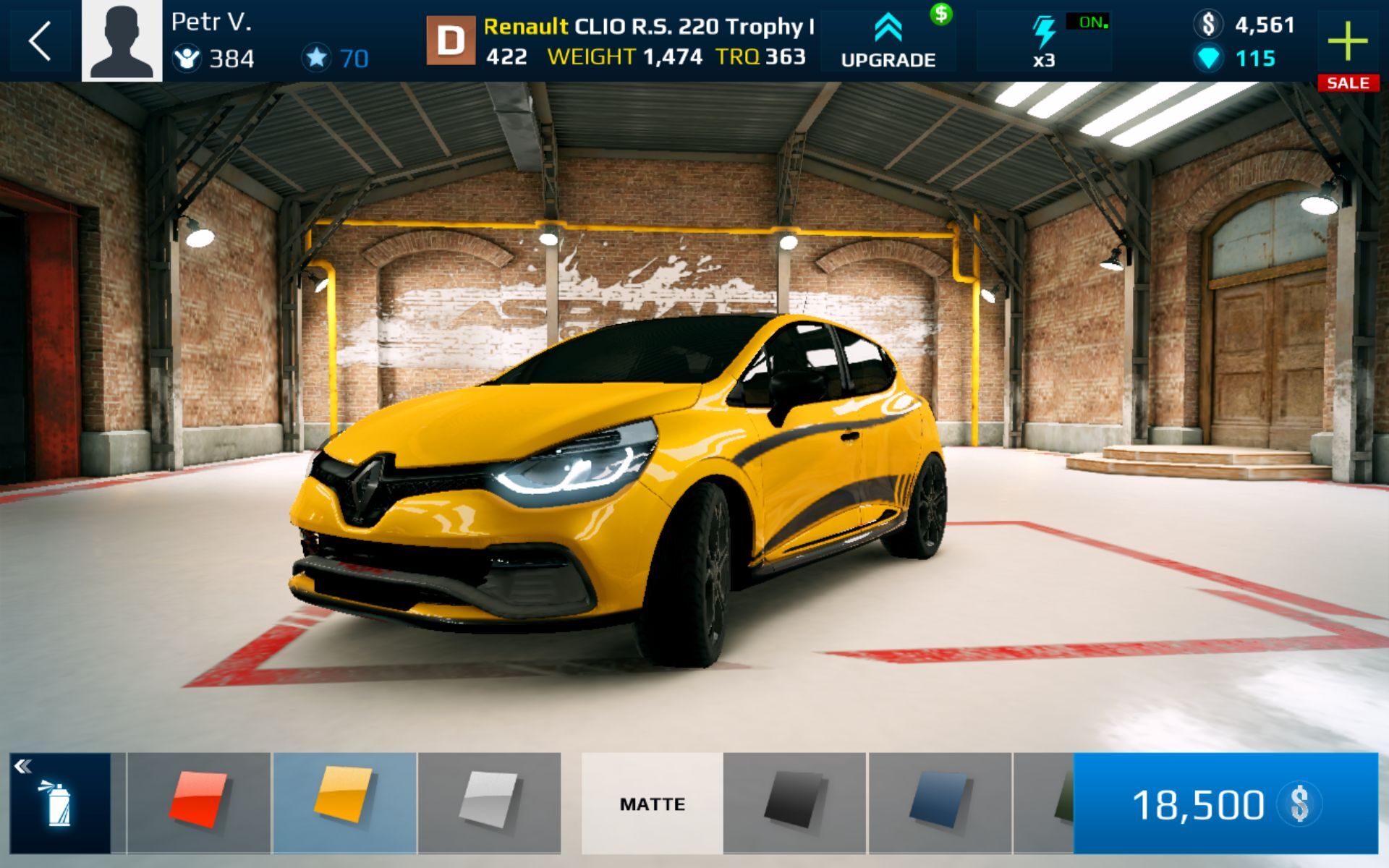Open the car Upgrade menu
1389x868 pixels.
coord(888,41)
